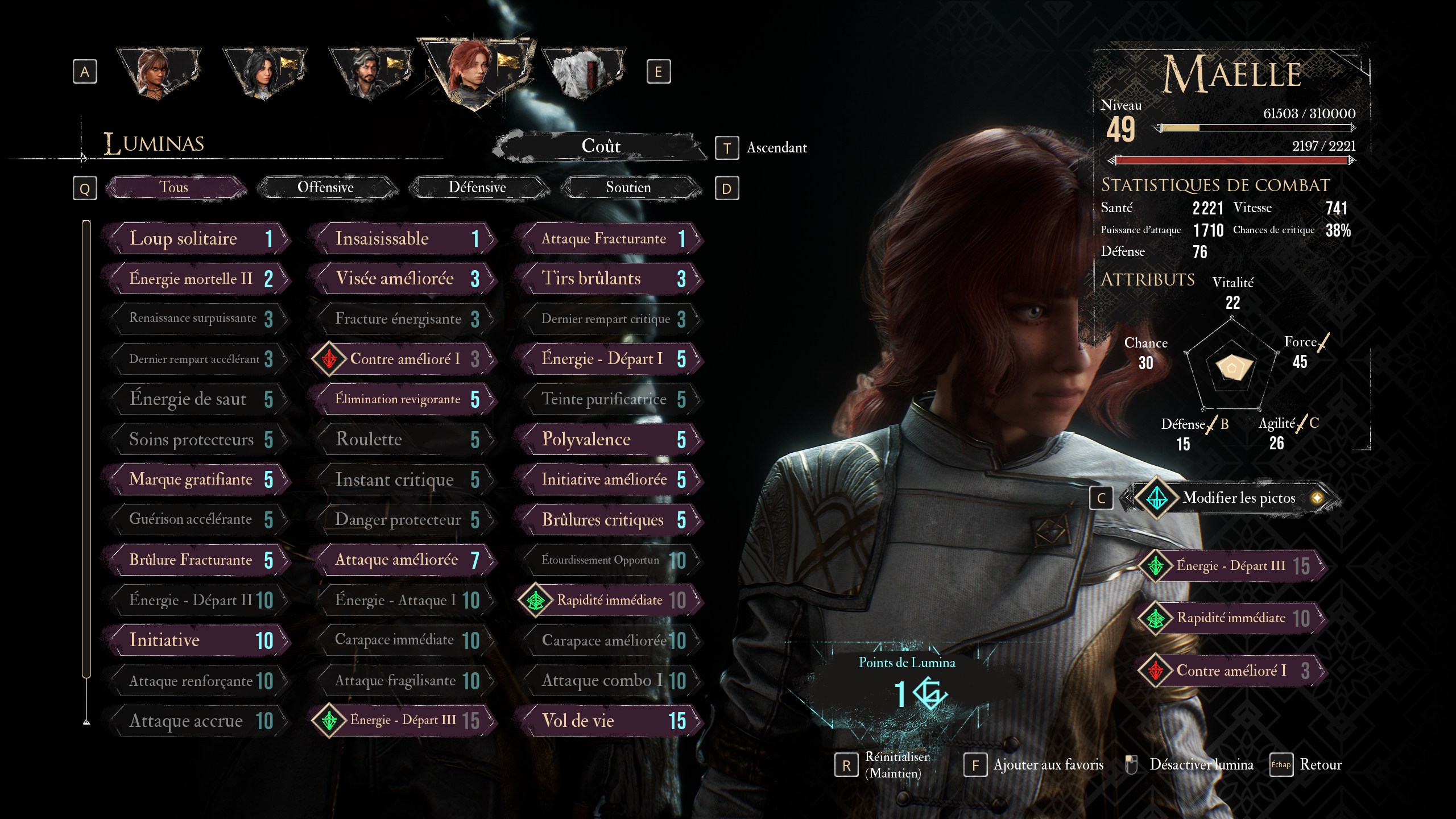Activate the Teinte purificatrice lumina
This screenshot has height=819, width=1456.
tap(610, 399)
